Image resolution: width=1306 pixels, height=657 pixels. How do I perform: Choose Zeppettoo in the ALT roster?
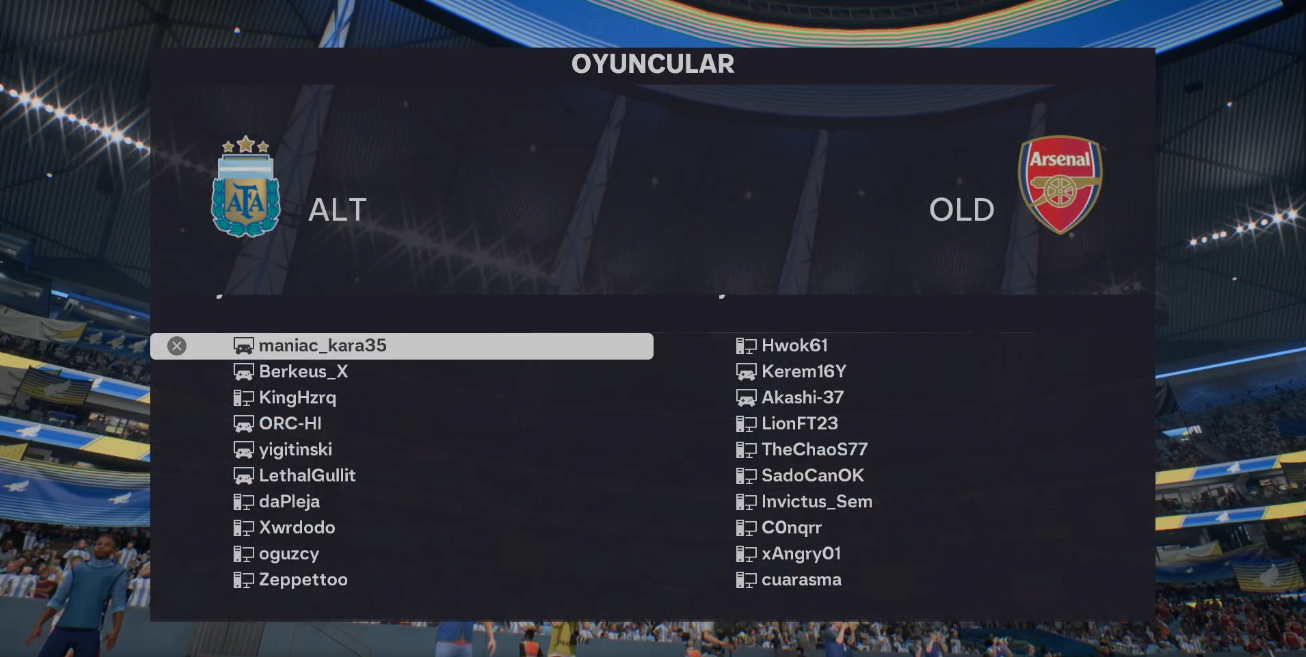pos(303,580)
